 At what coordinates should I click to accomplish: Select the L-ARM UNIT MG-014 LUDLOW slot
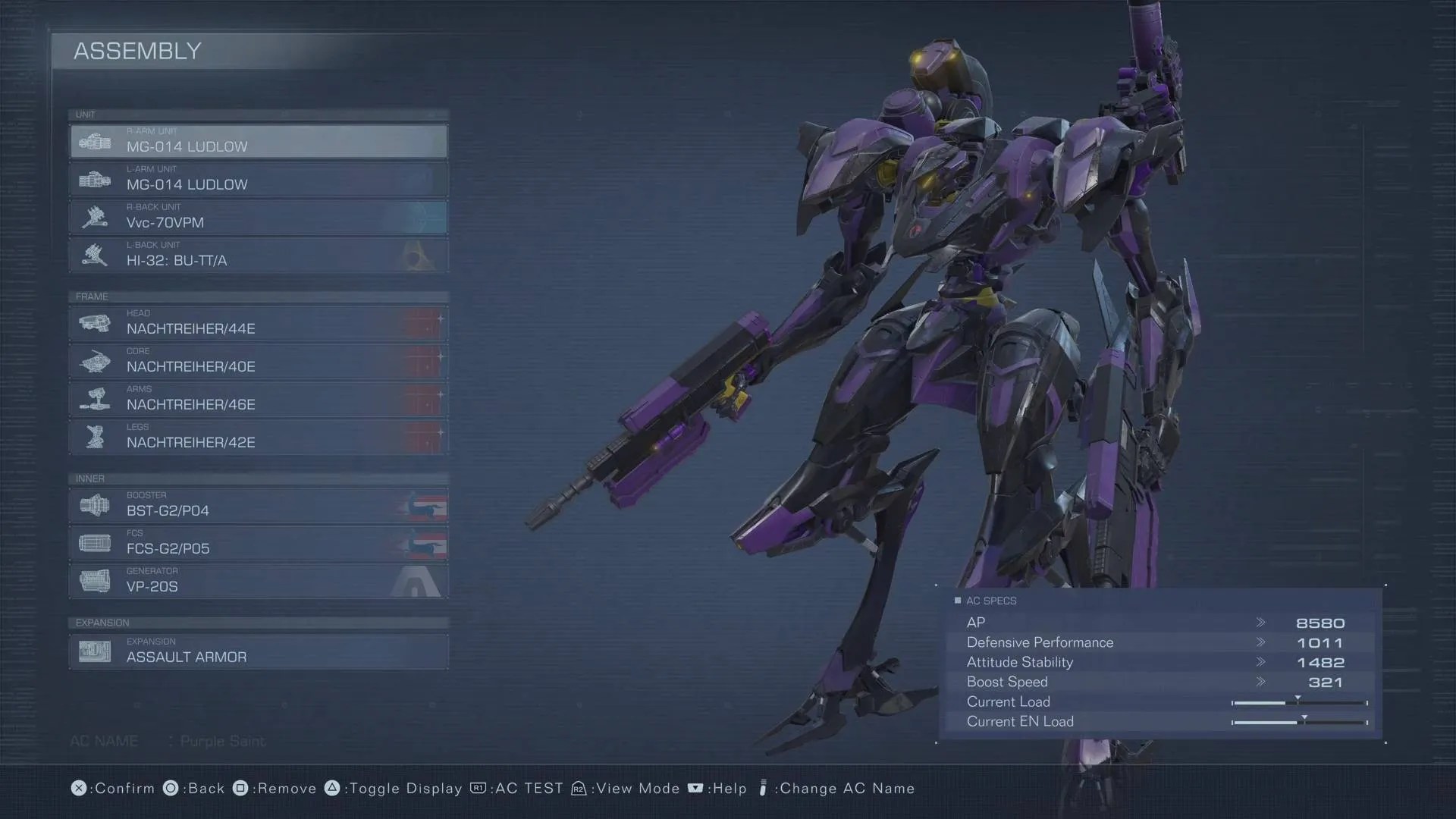coord(258,180)
